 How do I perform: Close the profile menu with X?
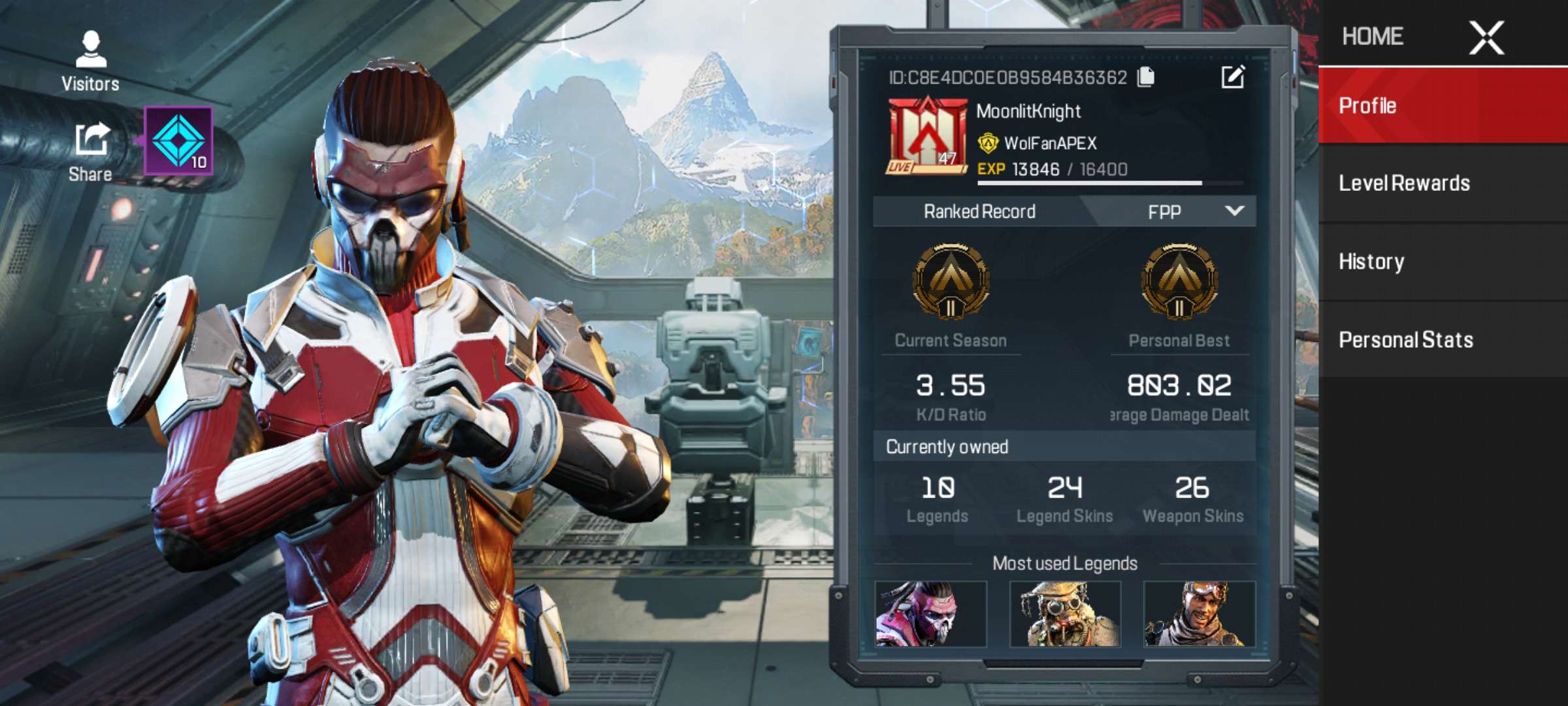coord(1486,37)
